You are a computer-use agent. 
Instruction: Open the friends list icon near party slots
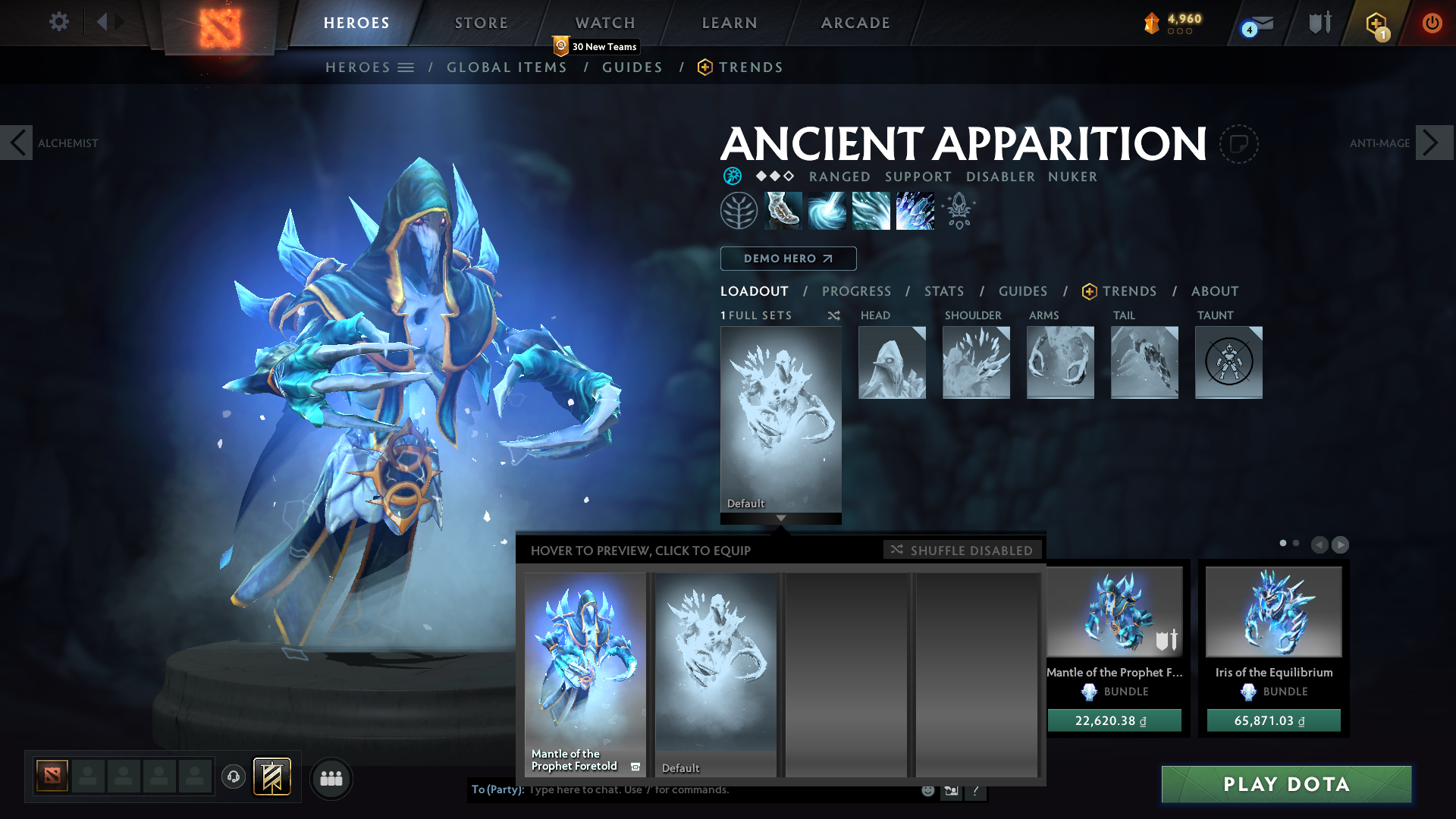(x=331, y=778)
